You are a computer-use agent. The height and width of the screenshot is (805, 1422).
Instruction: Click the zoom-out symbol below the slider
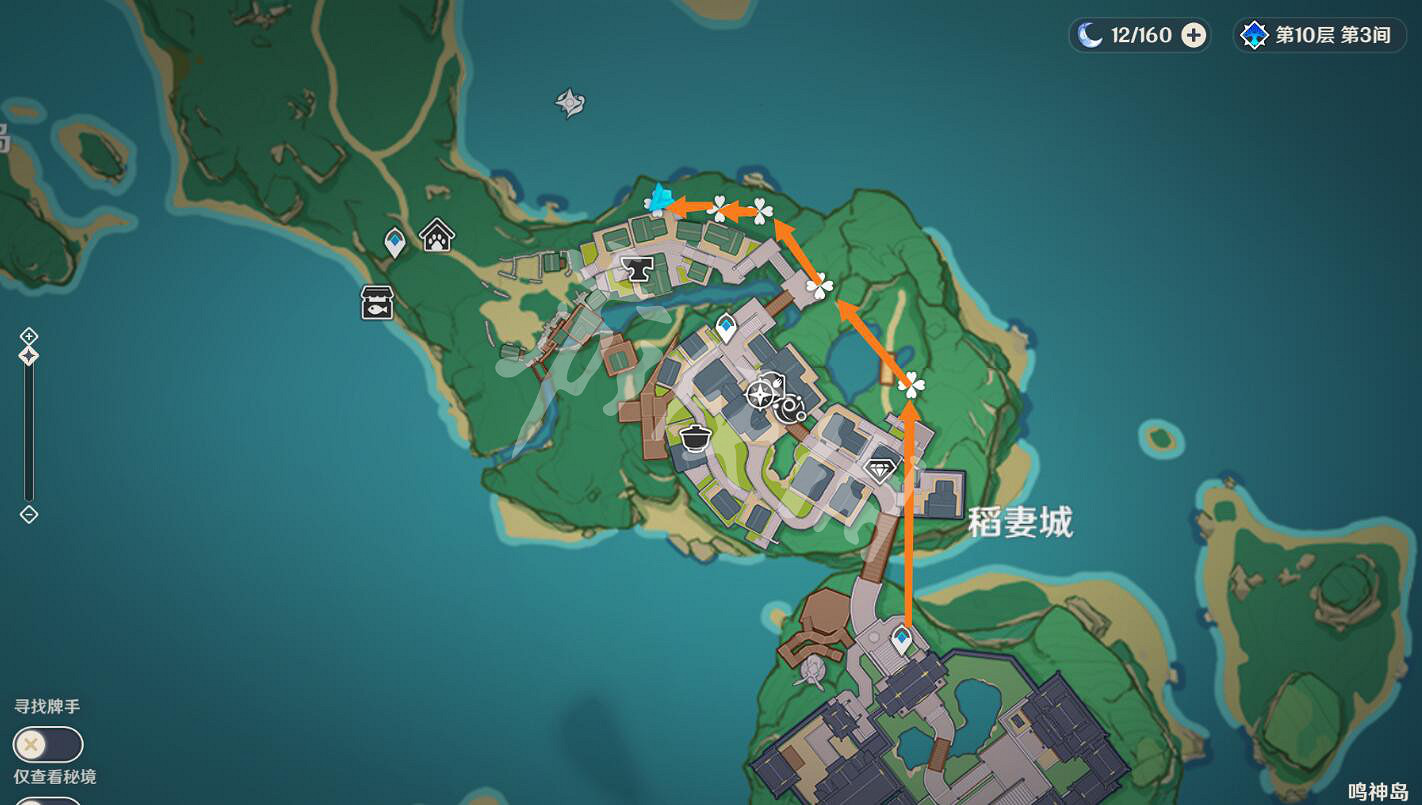28,514
